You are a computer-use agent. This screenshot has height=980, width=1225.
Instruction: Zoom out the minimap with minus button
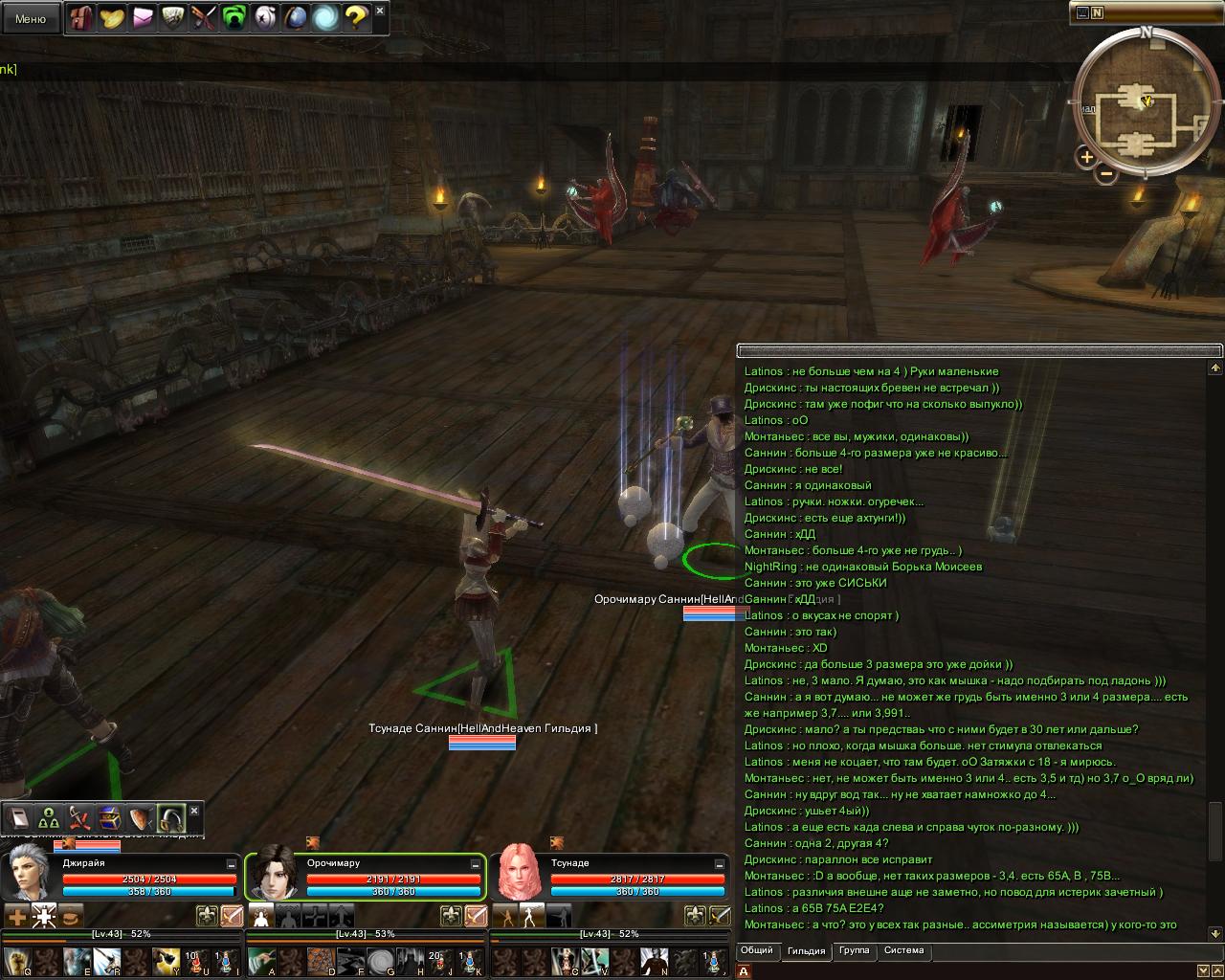pos(1106,173)
